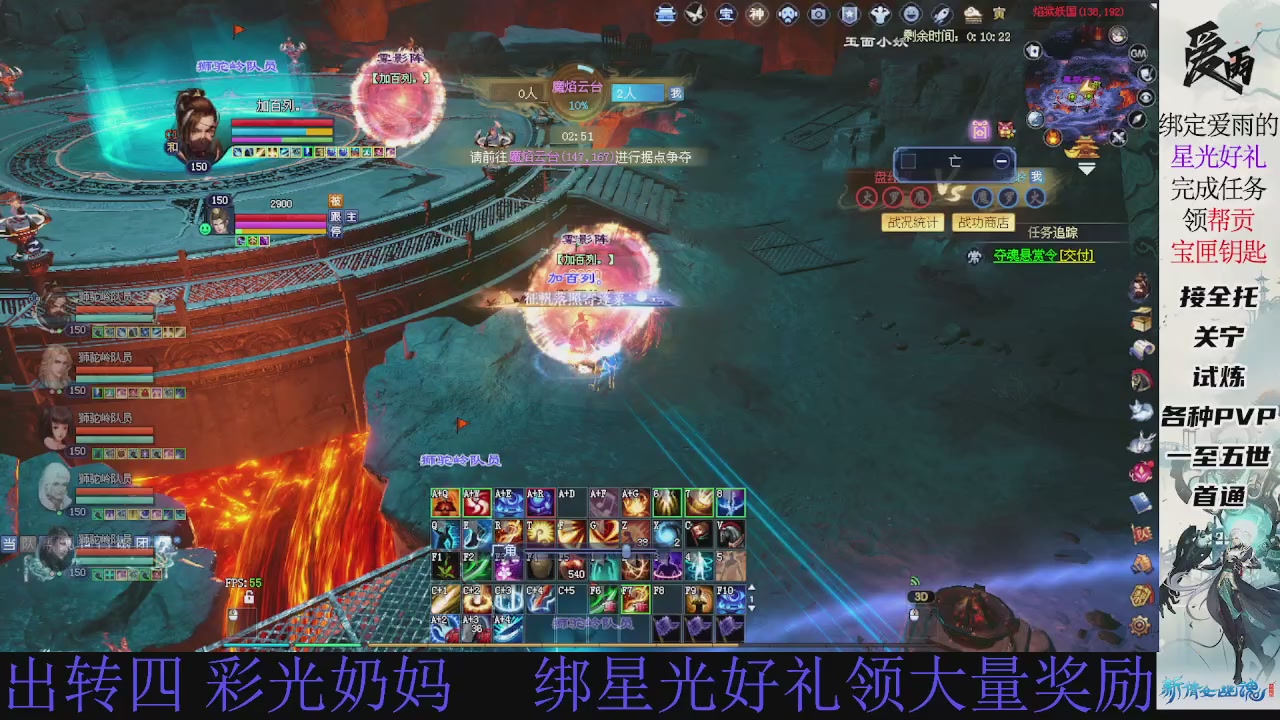
Task: Click the 宝 treasure icon in top toolbar
Action: tap(727, 15)
